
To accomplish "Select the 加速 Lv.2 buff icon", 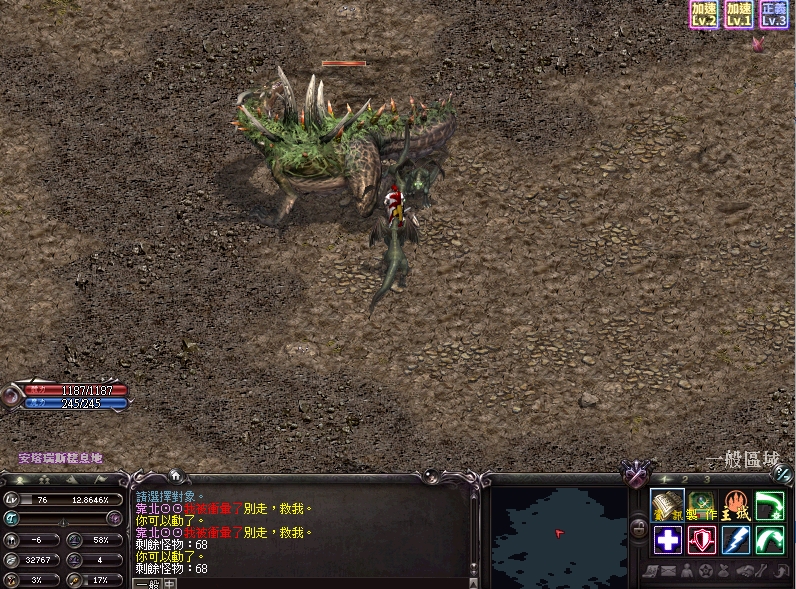I will 705,14.
